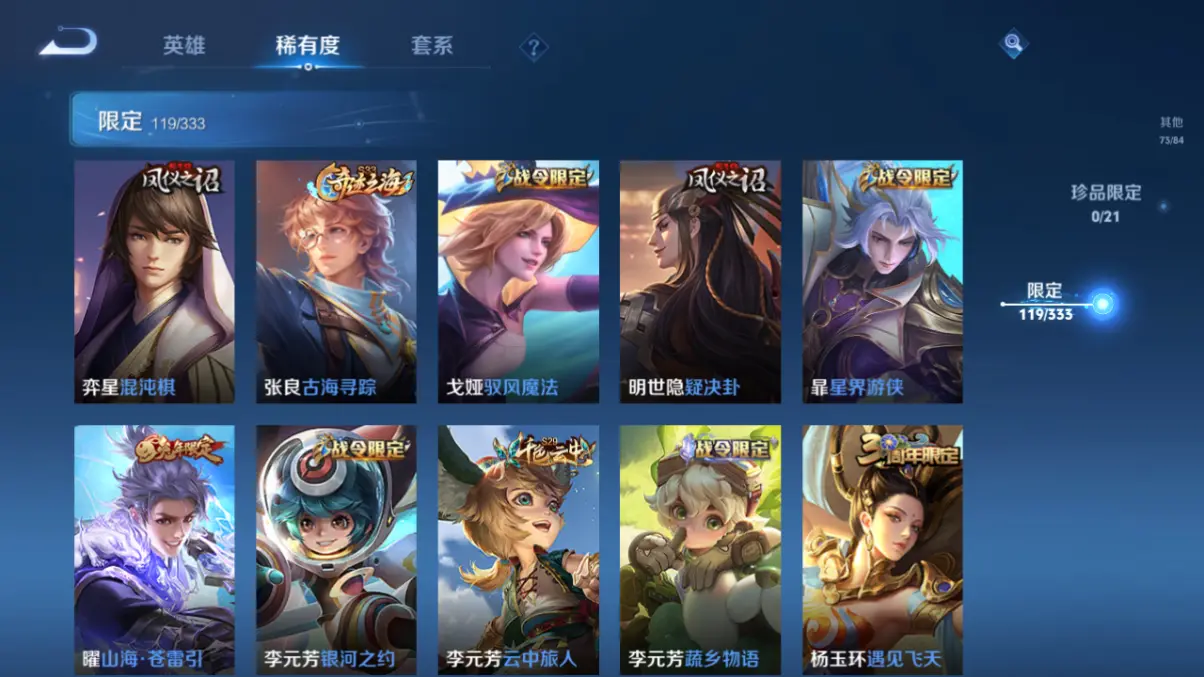Open 弈星 混沌棋 skin card

(154, 281)
